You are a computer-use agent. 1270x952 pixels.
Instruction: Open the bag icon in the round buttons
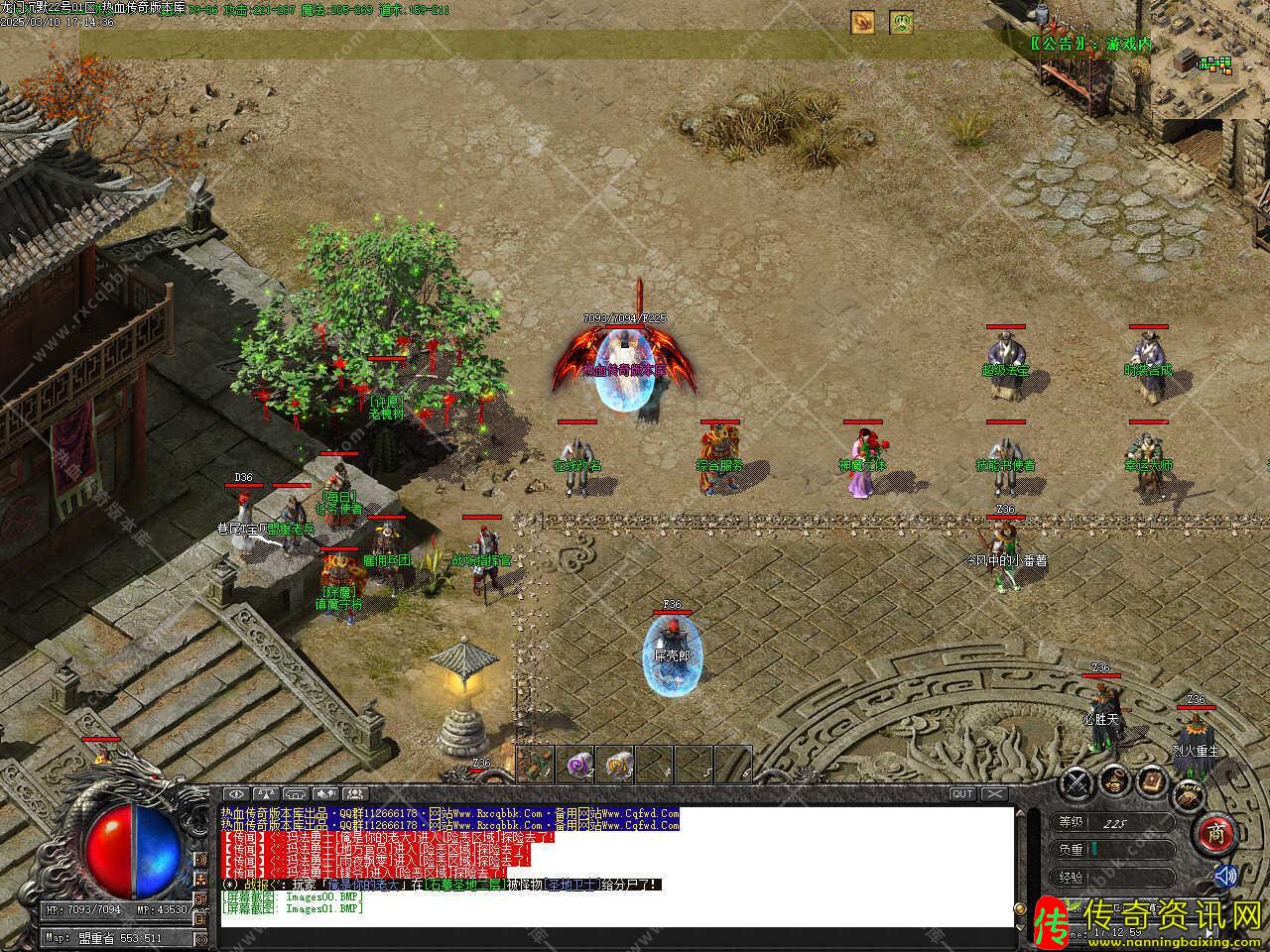click(x=1116, y=780)
